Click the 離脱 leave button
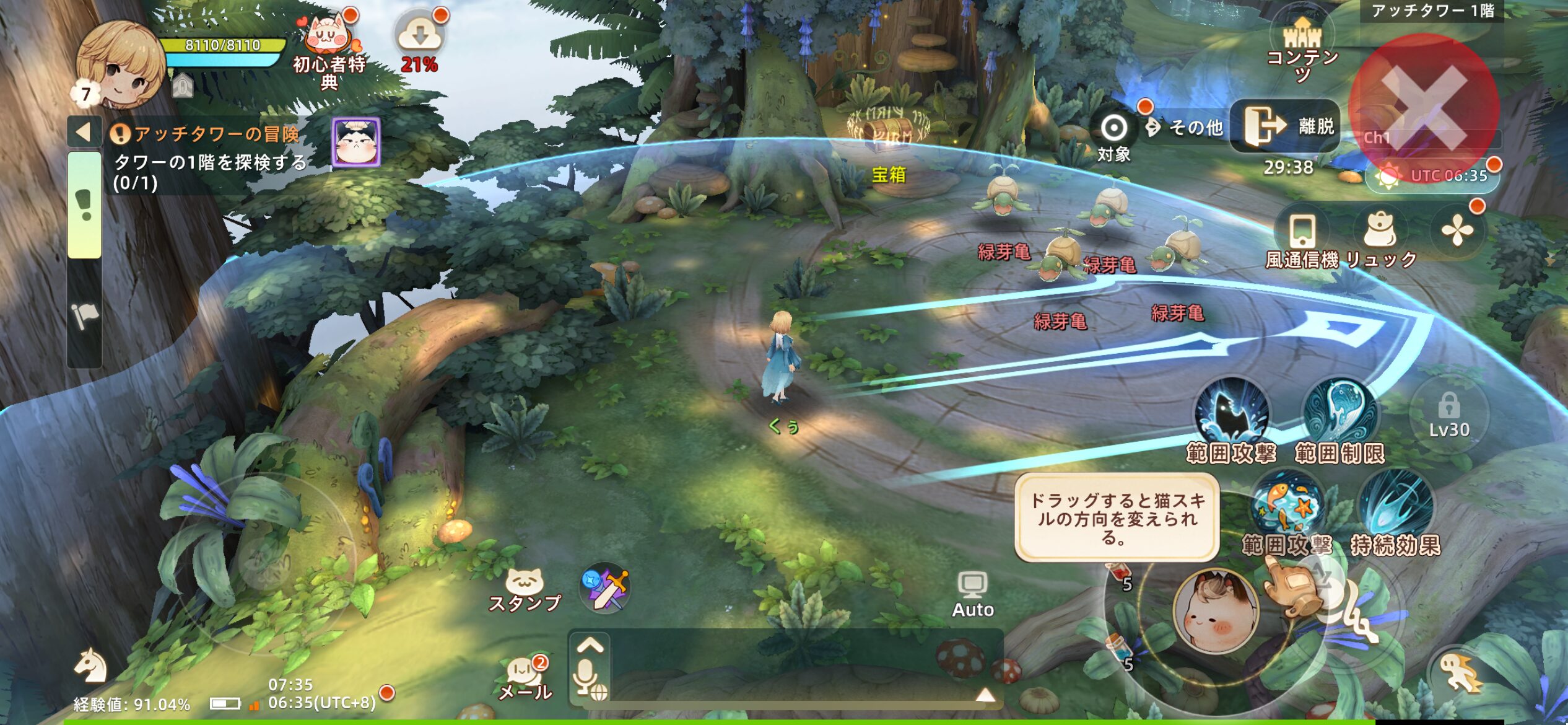The height and width of the screenshot is (725, 1568). (x=1284, y=126)
